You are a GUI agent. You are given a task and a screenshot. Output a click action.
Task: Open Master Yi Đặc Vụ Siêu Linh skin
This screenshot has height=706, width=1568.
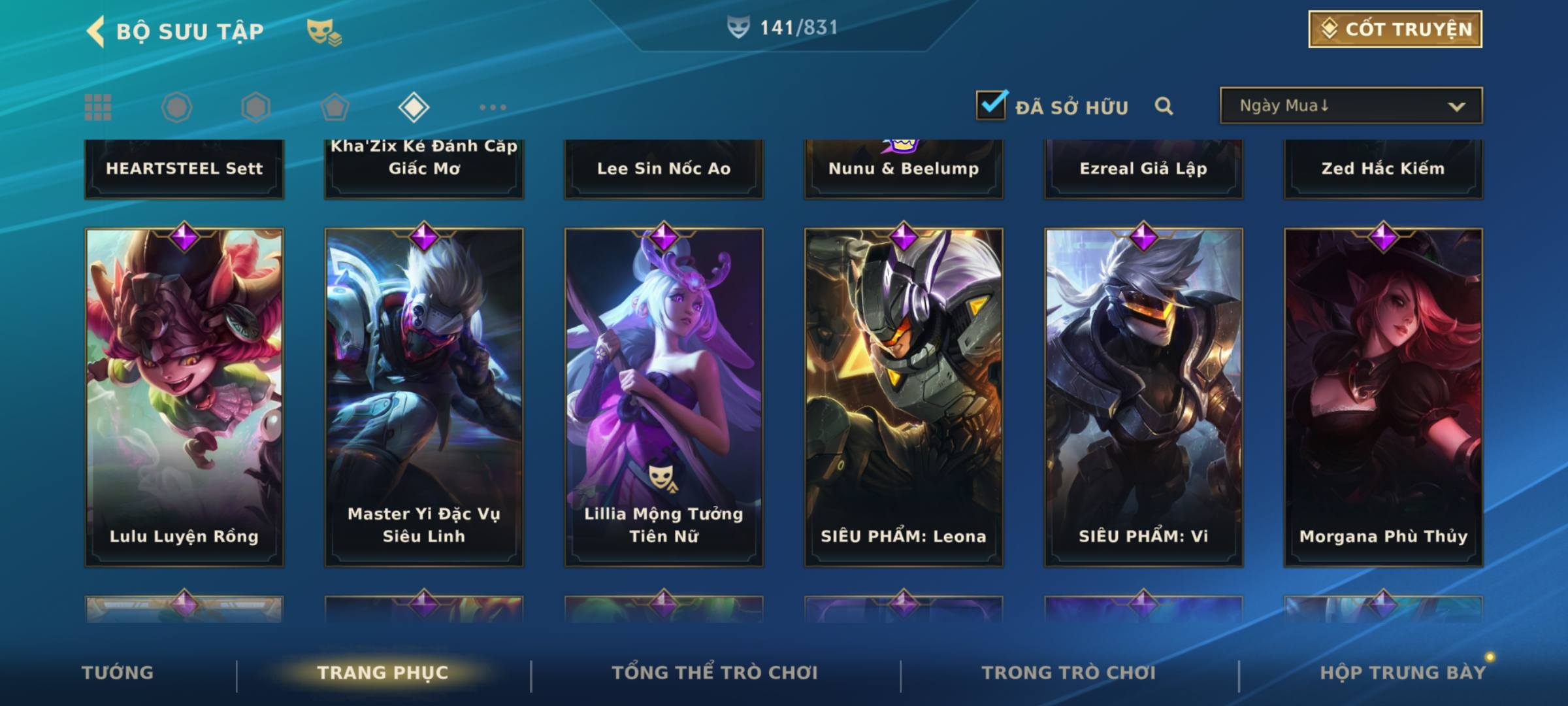point(424,396)
